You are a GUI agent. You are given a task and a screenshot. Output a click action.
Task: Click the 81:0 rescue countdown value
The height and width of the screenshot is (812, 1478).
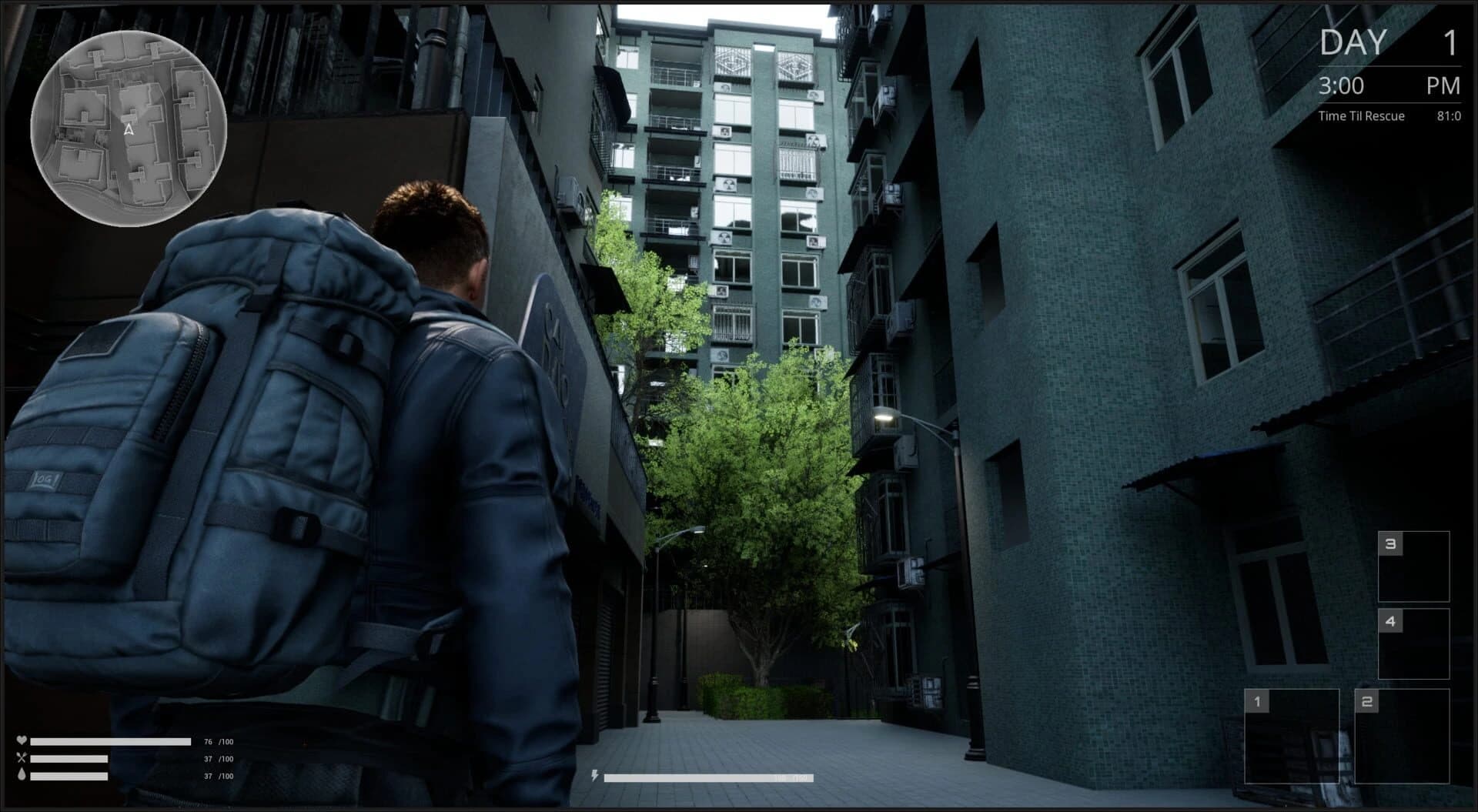pos(1450,115)
